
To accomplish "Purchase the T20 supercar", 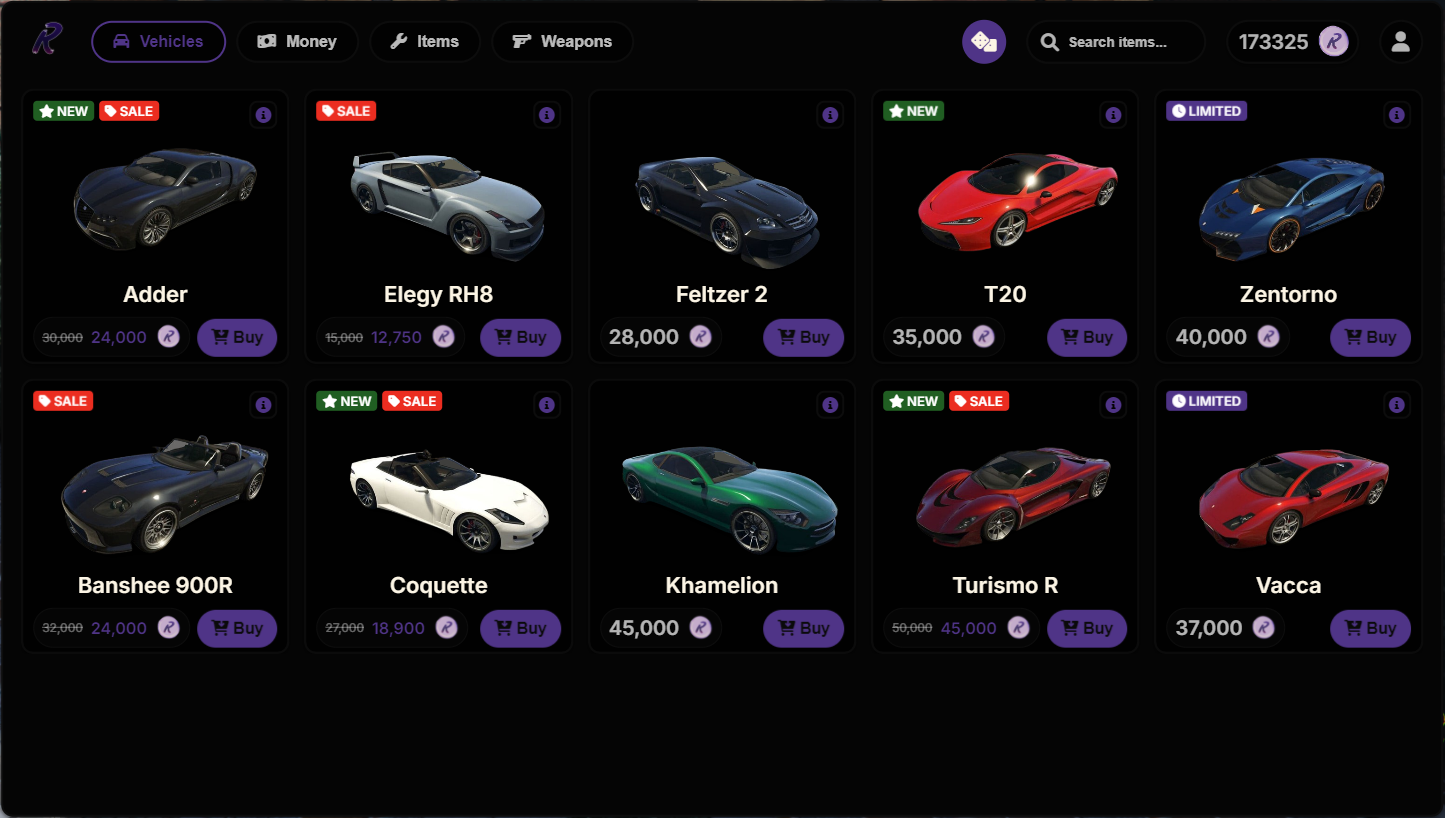I will (x=1086, y=337).
